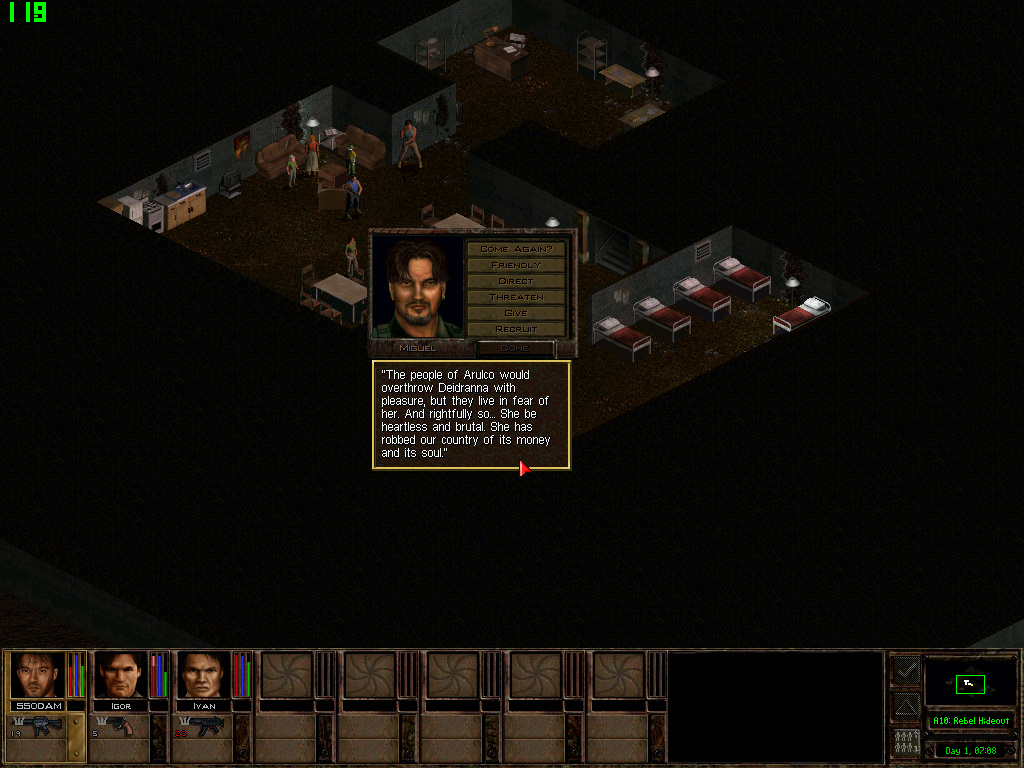Choose Threaten in the dialogue panel
Viewport: 1024px width, 768px height.
tap(516, 297)
